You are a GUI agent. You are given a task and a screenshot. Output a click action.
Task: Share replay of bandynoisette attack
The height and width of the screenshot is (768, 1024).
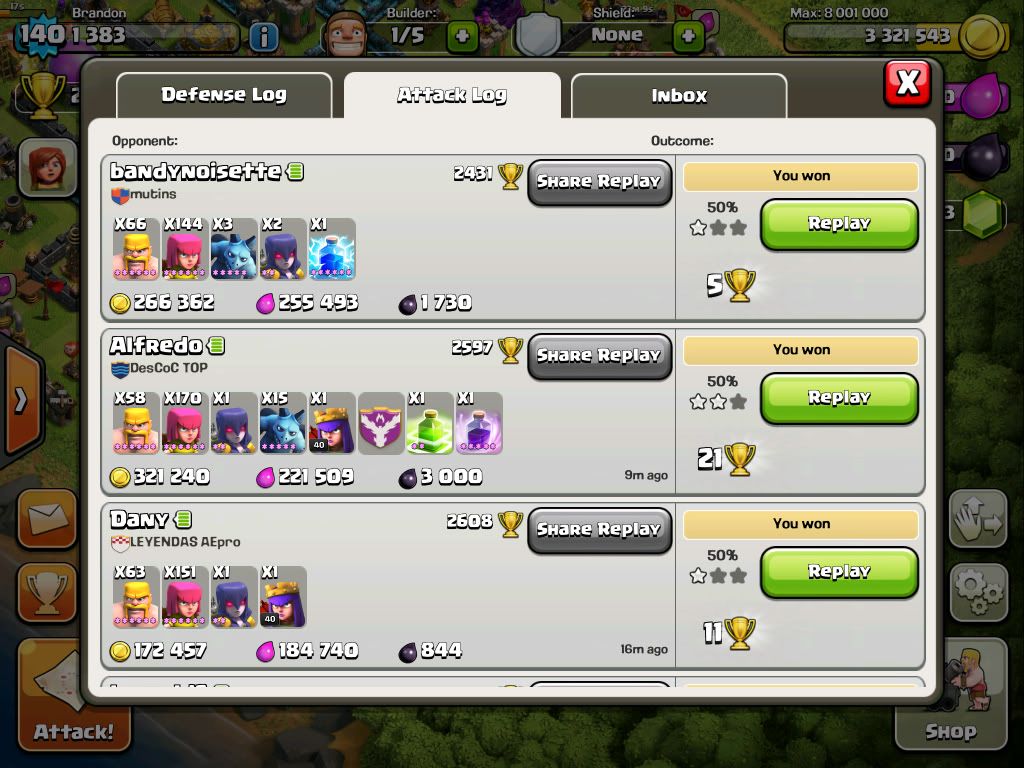point(599,182)
